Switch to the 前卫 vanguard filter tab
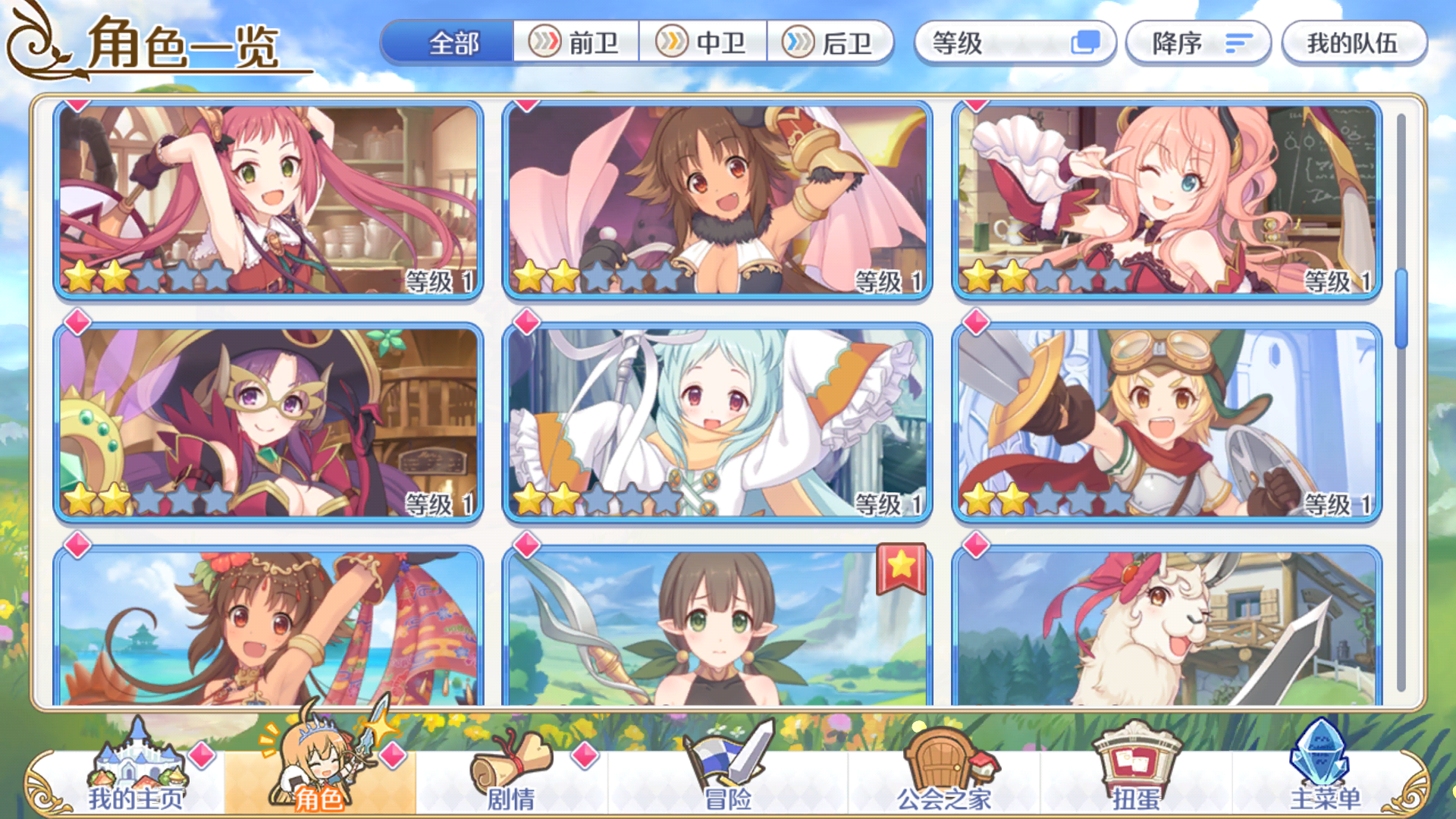The width and height of the screenshot is (1456, 819). pyautogui.click(x=578, y=43)
